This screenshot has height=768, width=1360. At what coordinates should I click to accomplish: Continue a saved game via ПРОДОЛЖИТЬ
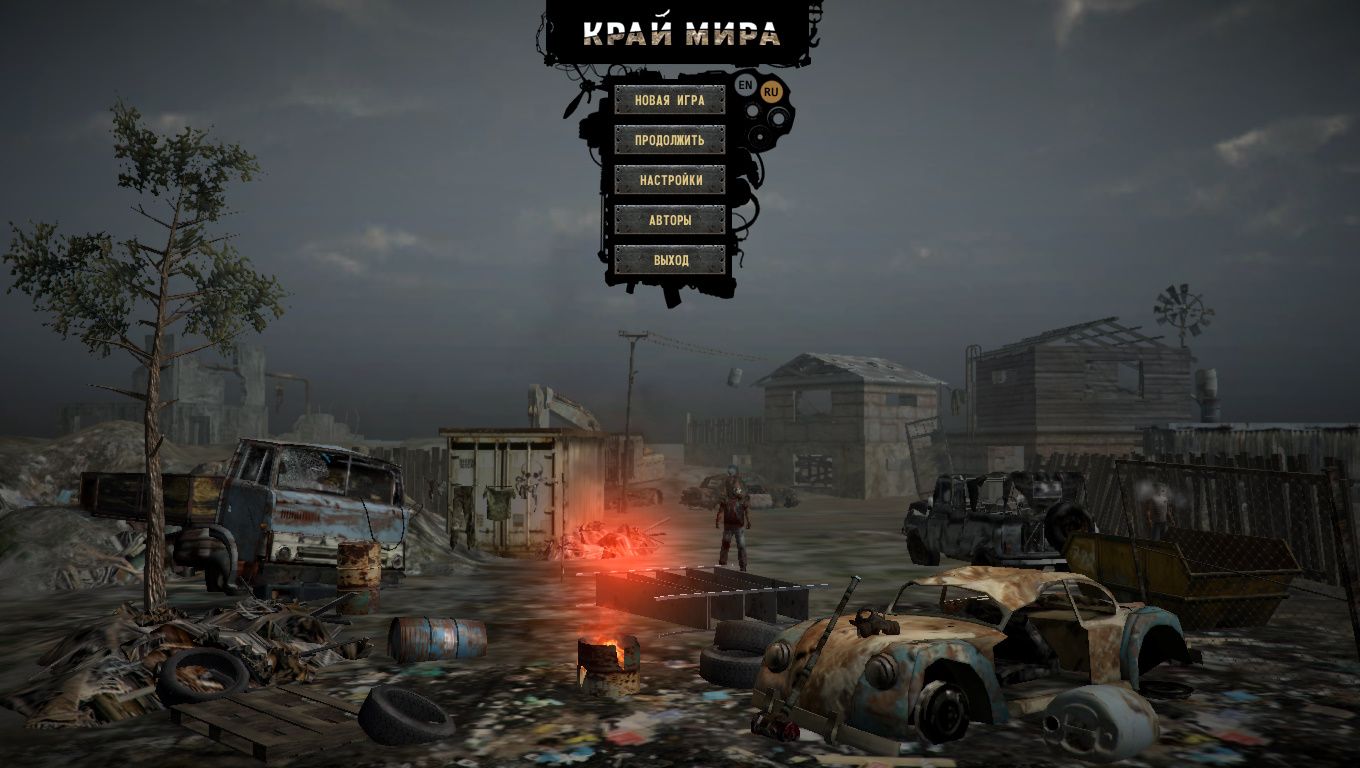pos(670,141)
